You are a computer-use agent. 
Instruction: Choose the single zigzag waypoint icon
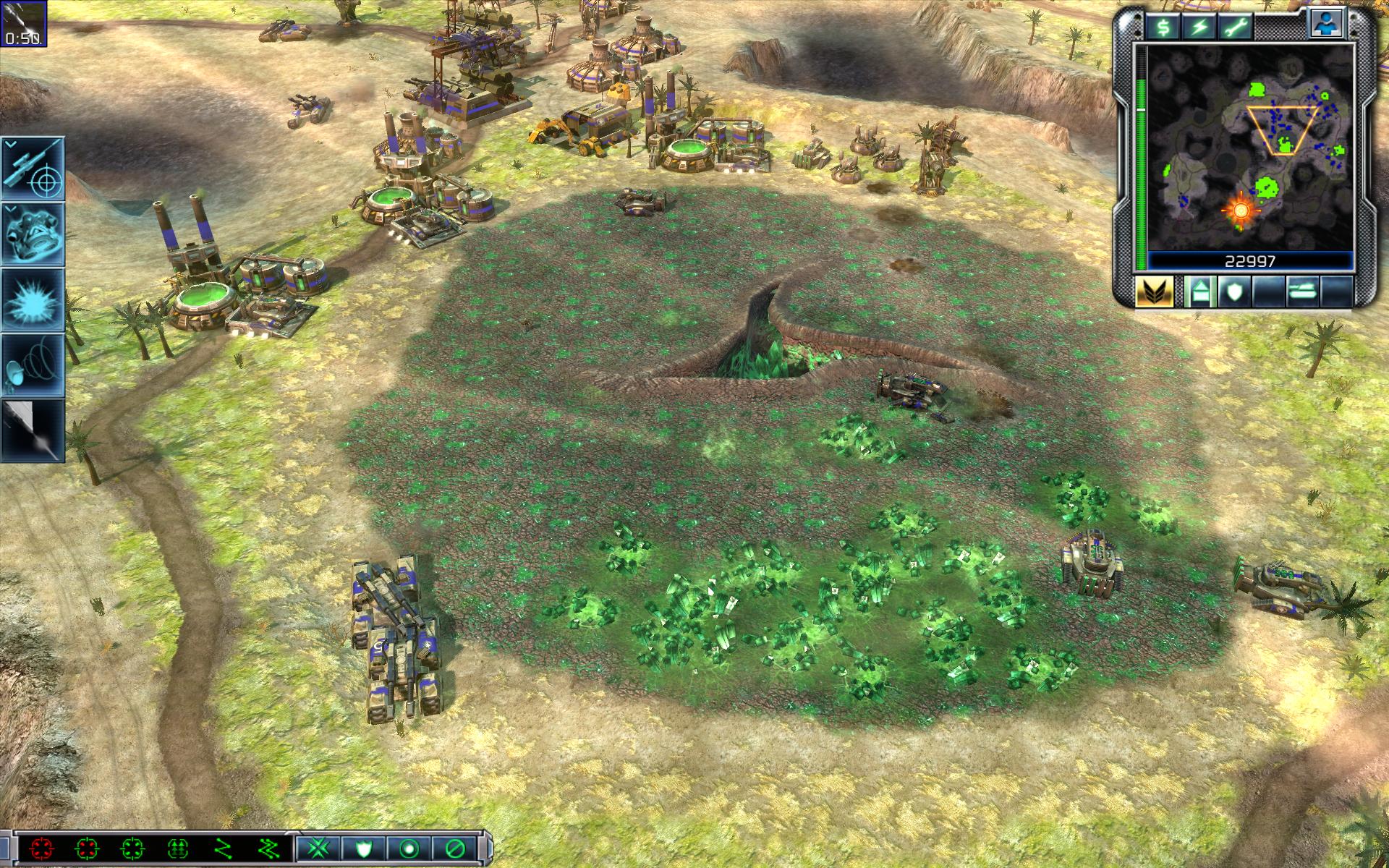pos(224,848)
